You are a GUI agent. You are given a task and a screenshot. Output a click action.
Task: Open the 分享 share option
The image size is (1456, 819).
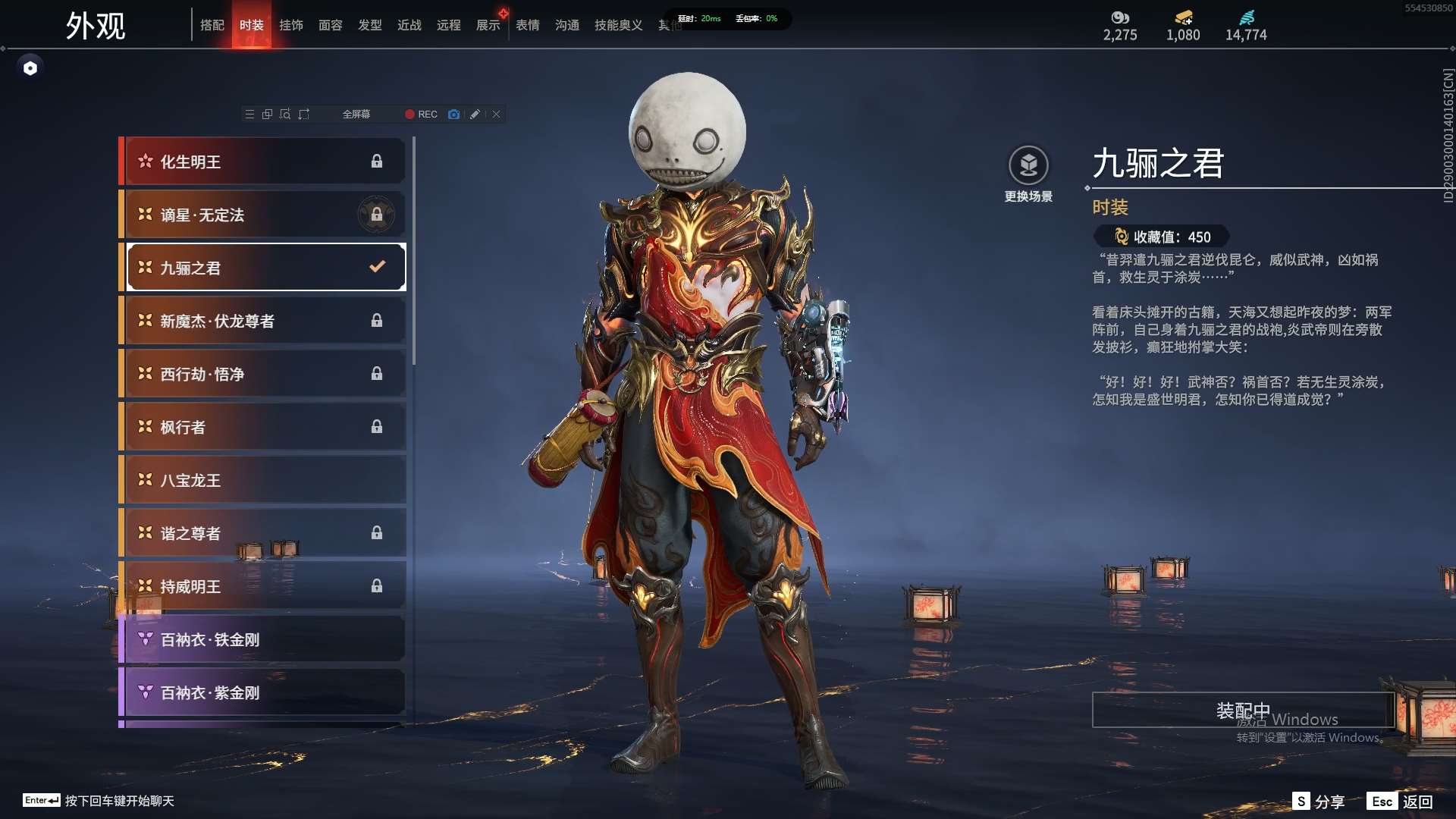coord(1319,802)
